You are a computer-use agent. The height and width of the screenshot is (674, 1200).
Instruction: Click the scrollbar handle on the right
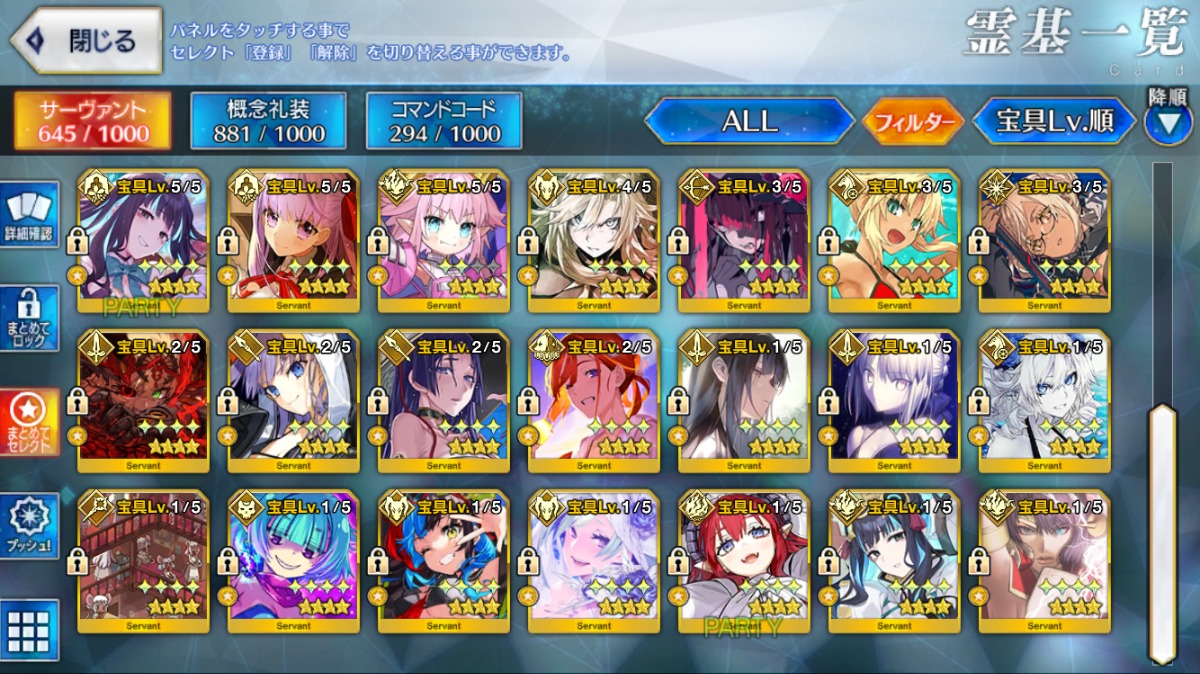point(1162,530)
